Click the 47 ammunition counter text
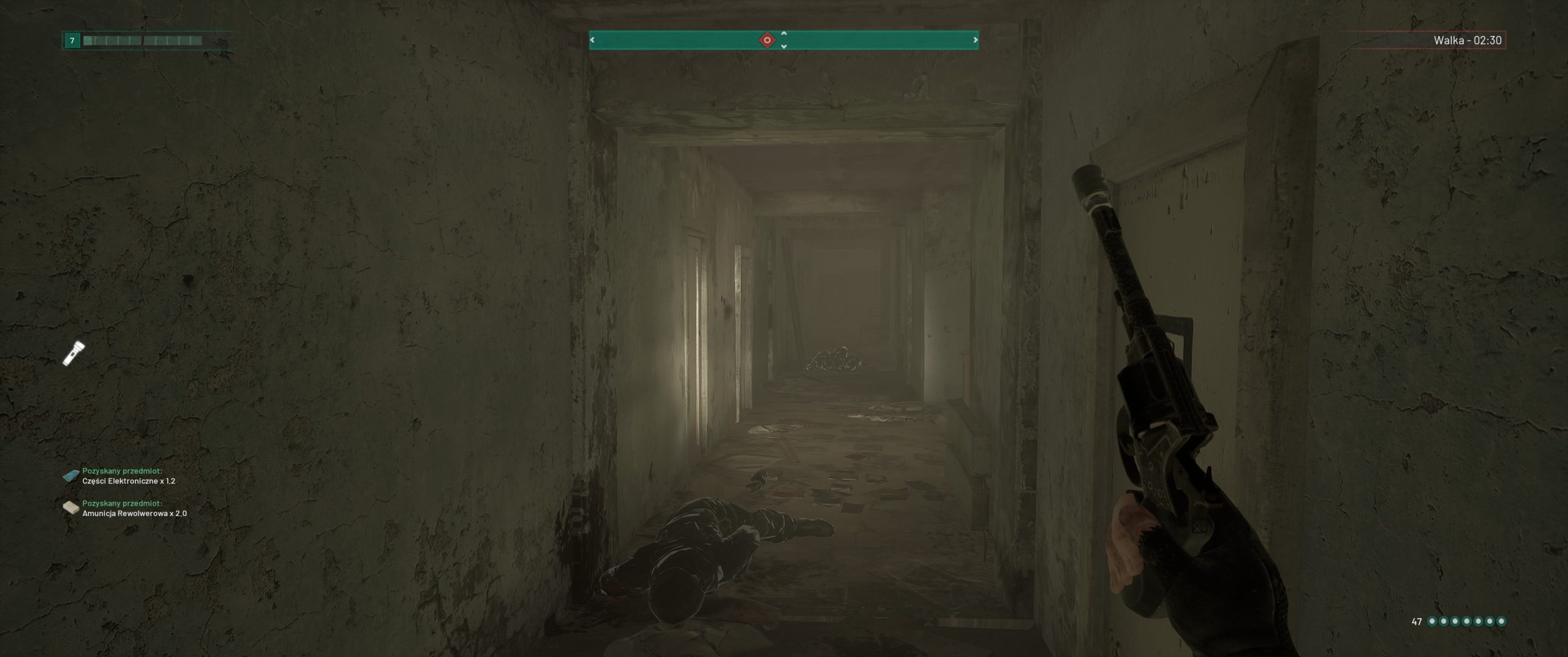The width and height of the screenshot is (1568, 657). [x=1417, y=621]
